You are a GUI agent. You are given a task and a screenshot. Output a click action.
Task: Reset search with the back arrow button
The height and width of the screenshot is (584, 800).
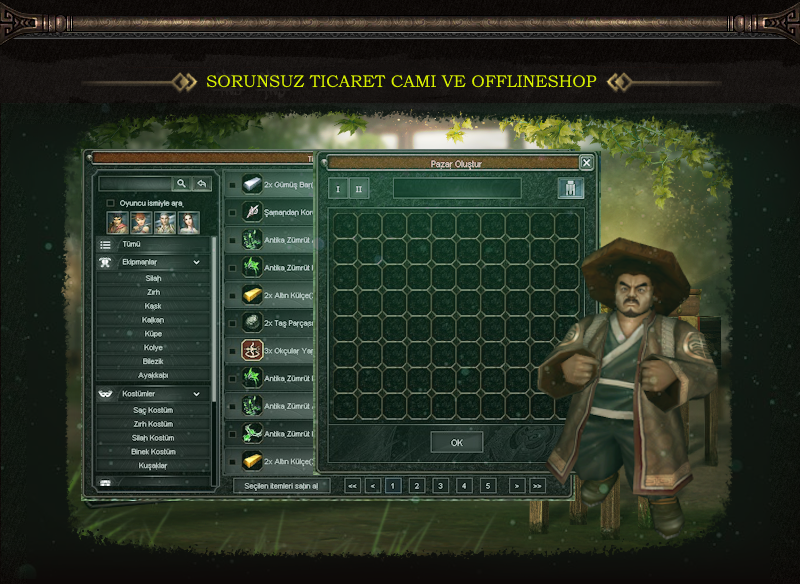(202, 184)
